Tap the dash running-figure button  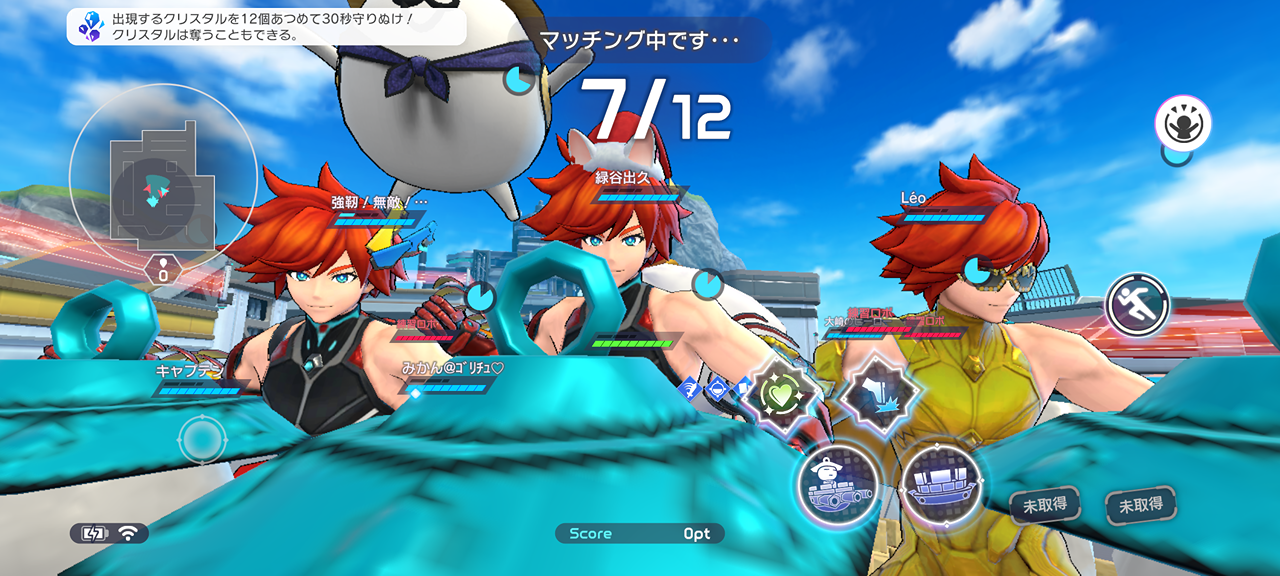(1137, 303)
